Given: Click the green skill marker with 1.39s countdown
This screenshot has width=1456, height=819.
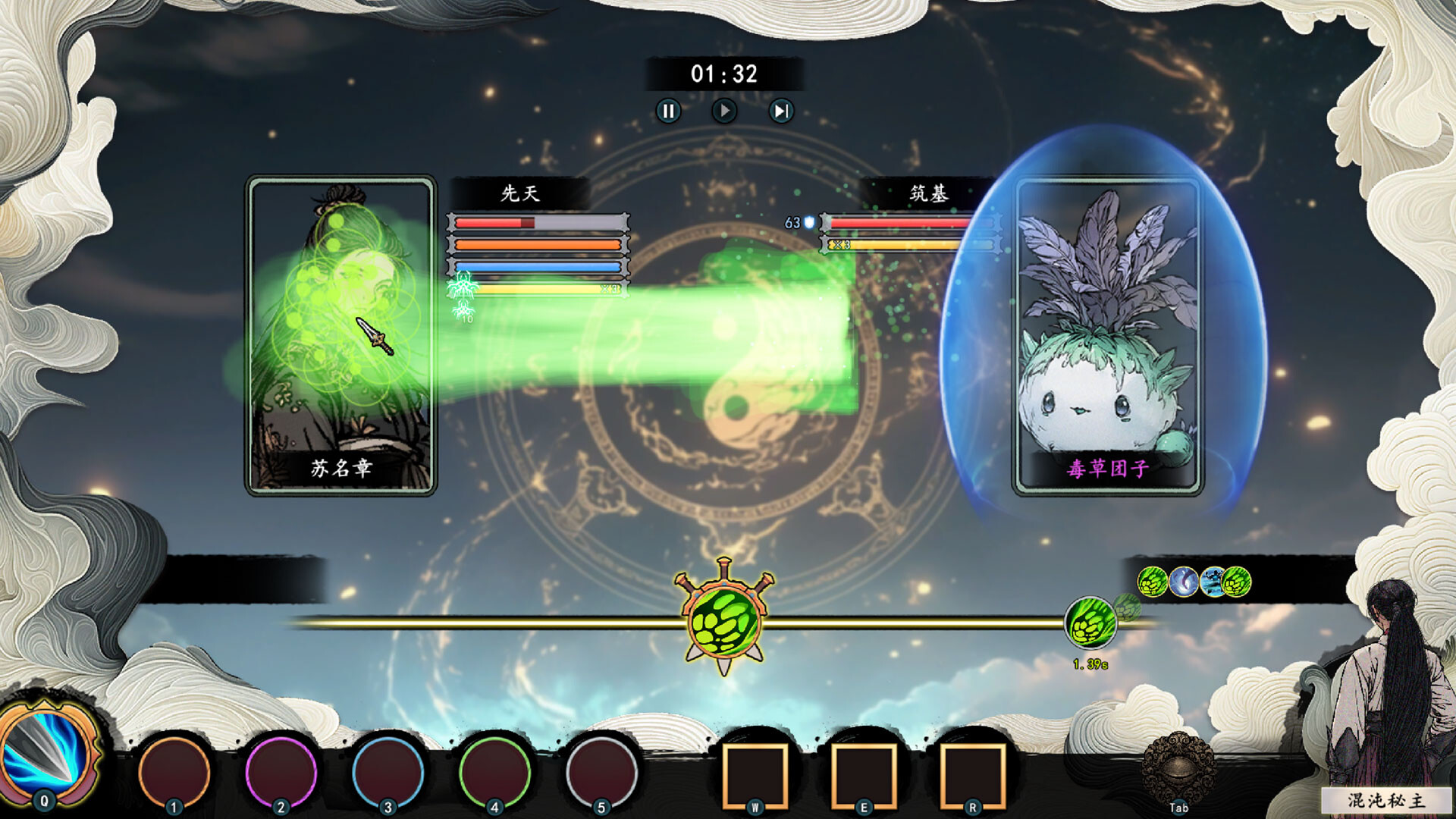Looking at the screenshot, I should coord(1090,623).
